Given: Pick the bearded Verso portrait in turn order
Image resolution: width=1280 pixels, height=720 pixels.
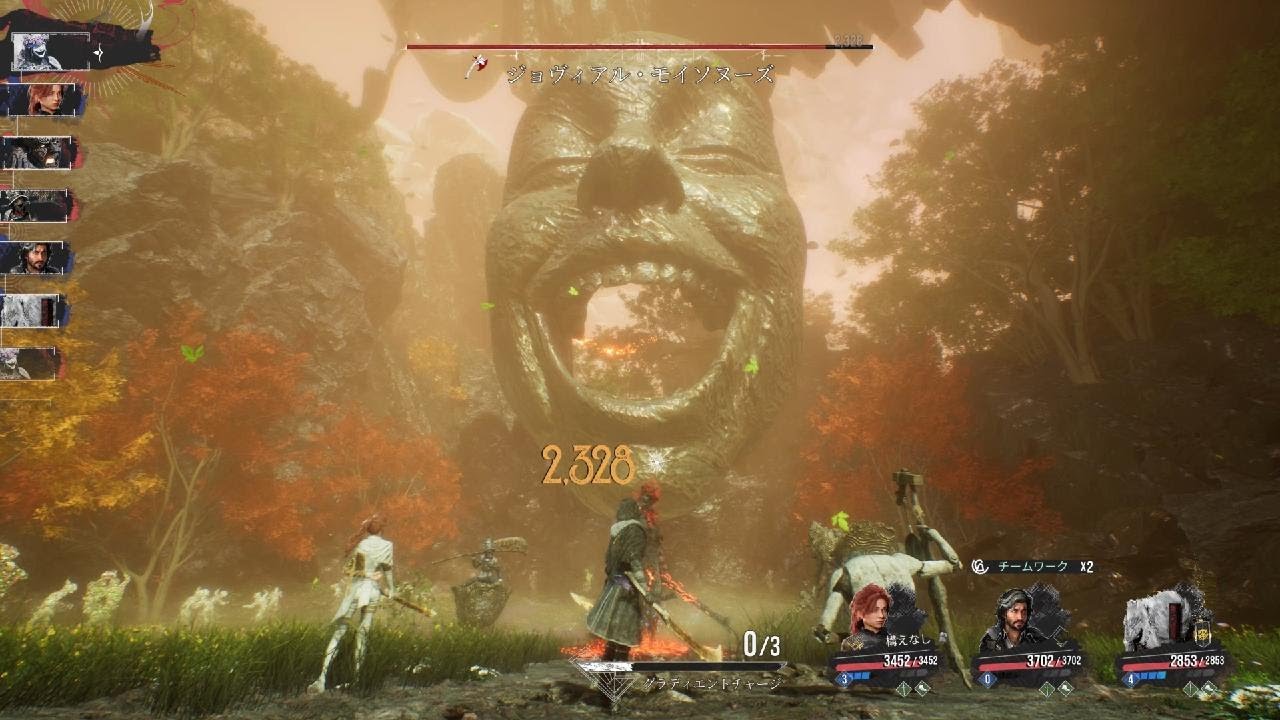Looking at the screenshot, I should click(38, 258).
